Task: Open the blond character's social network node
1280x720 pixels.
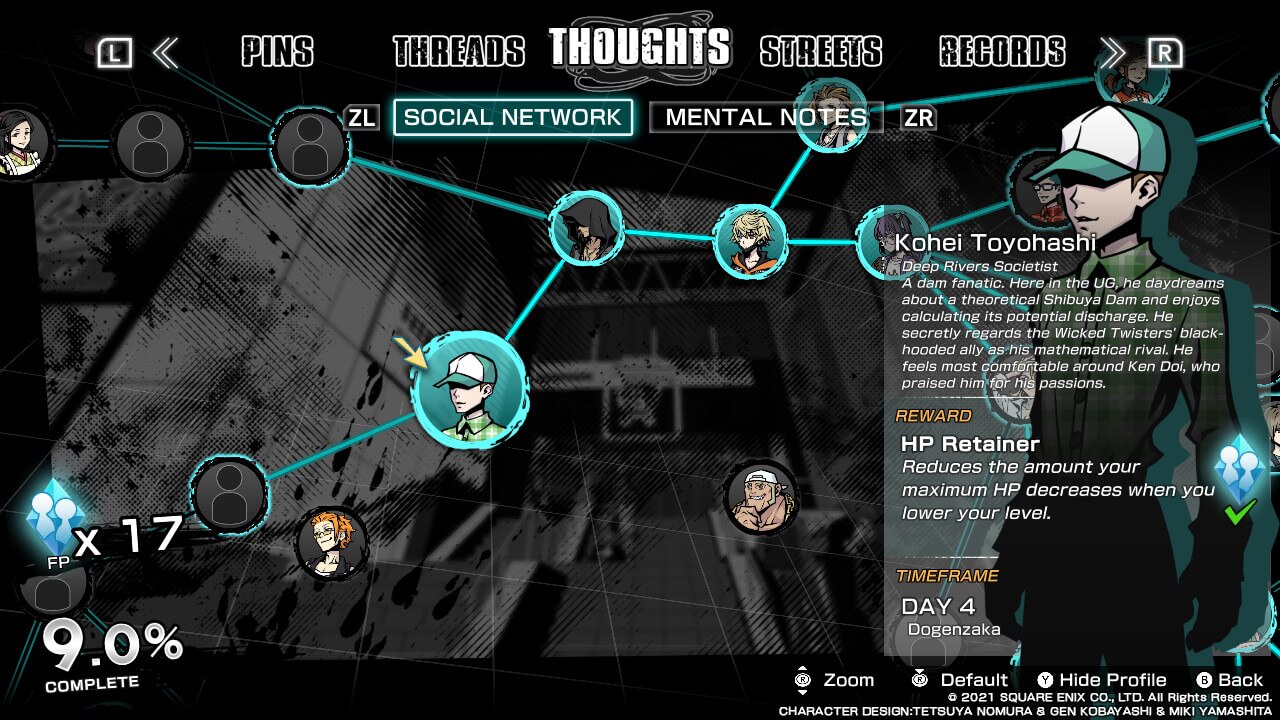Action: [750, 238]
